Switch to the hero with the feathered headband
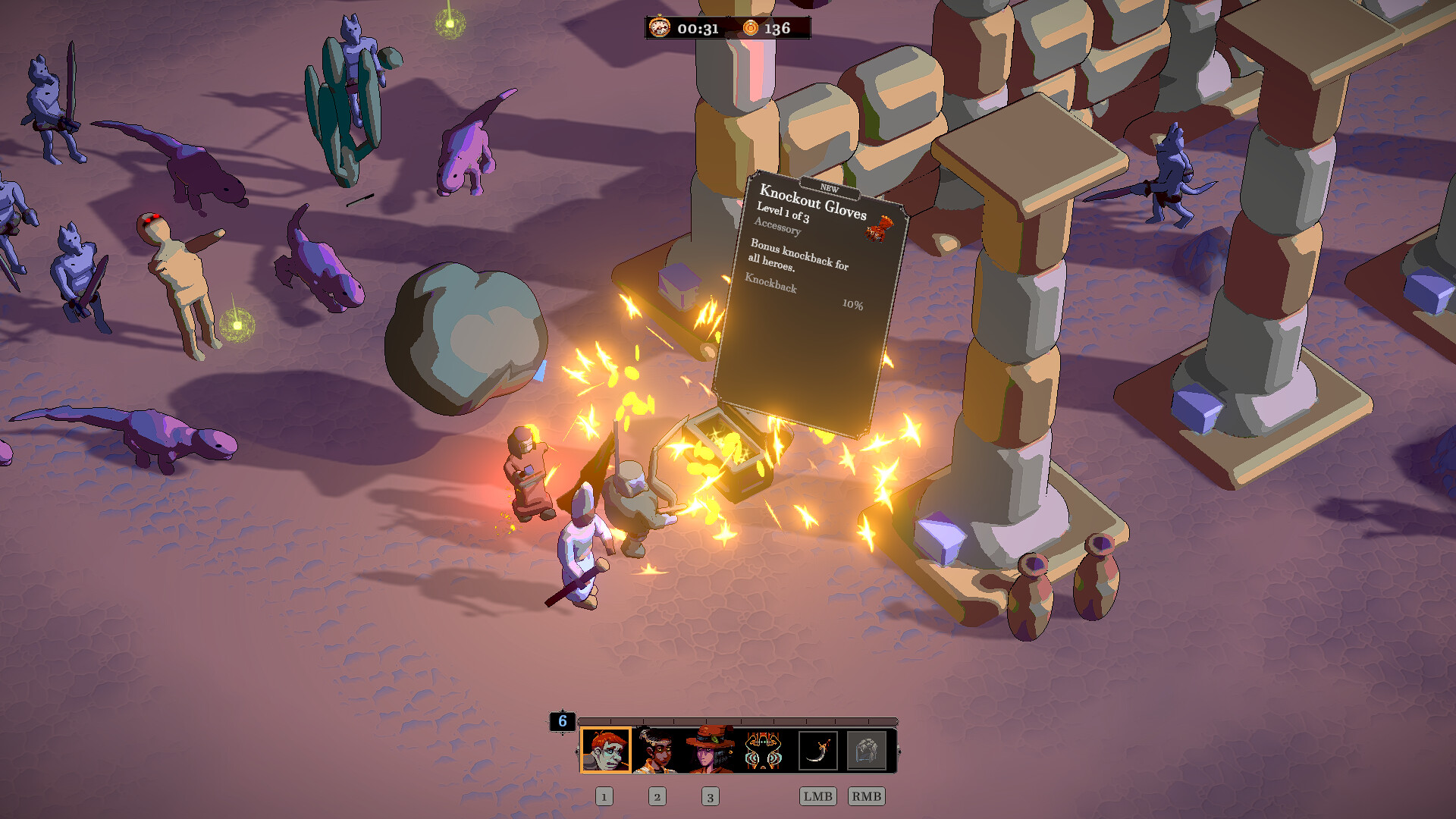 coord(657,750)
